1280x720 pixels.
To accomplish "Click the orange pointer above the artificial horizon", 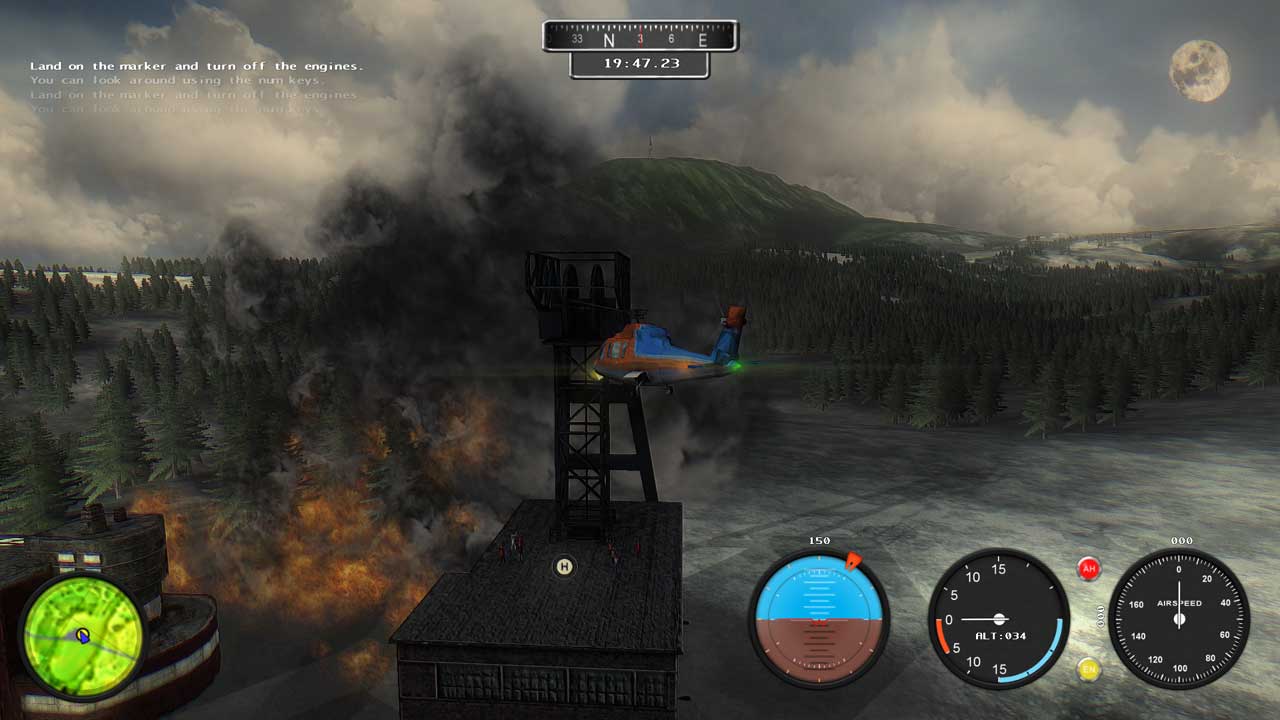I will pyautogui.click(x=855, y=559).
